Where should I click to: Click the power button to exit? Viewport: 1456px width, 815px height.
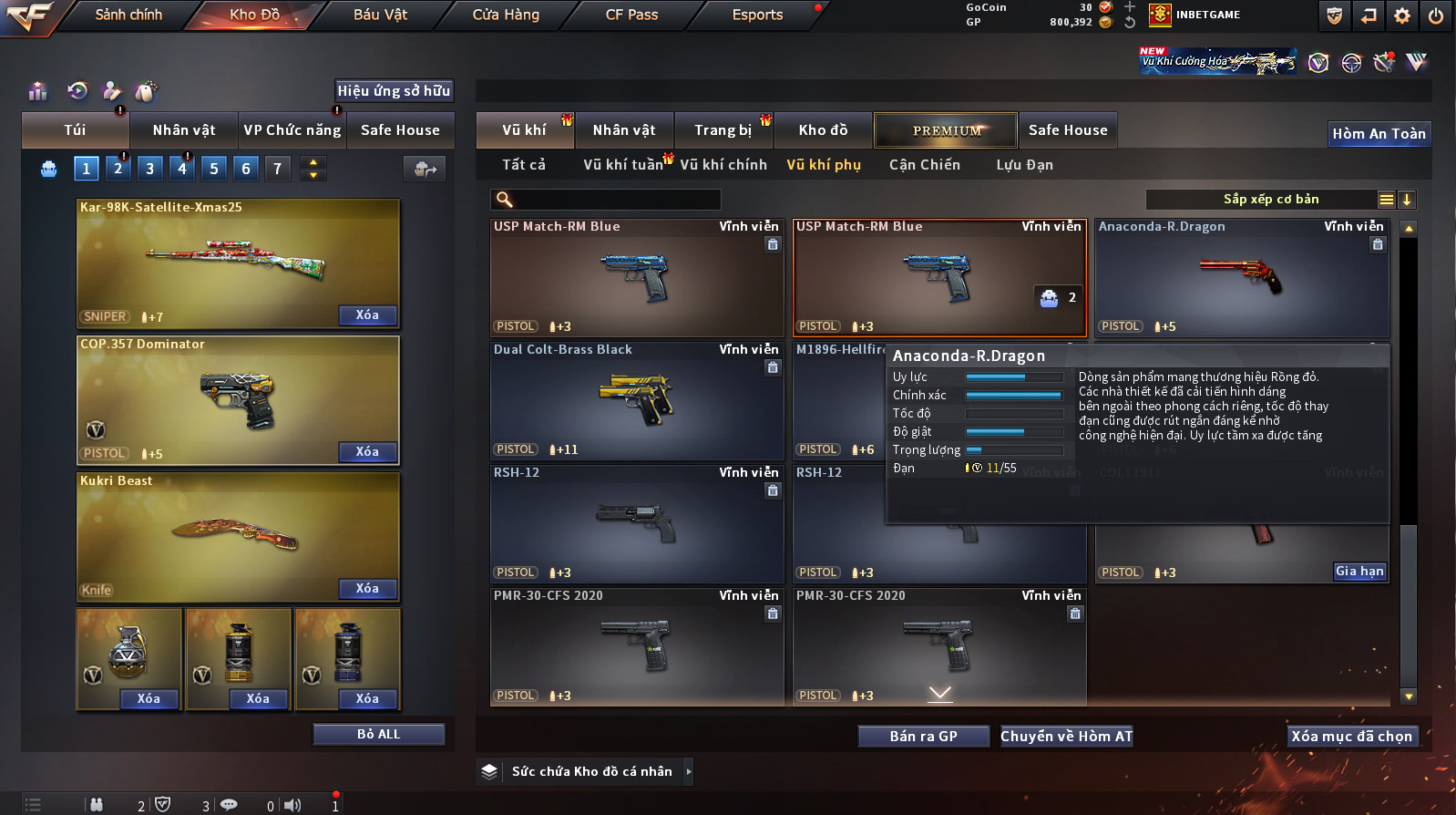pyautogui.click(x=1436, y=15)
